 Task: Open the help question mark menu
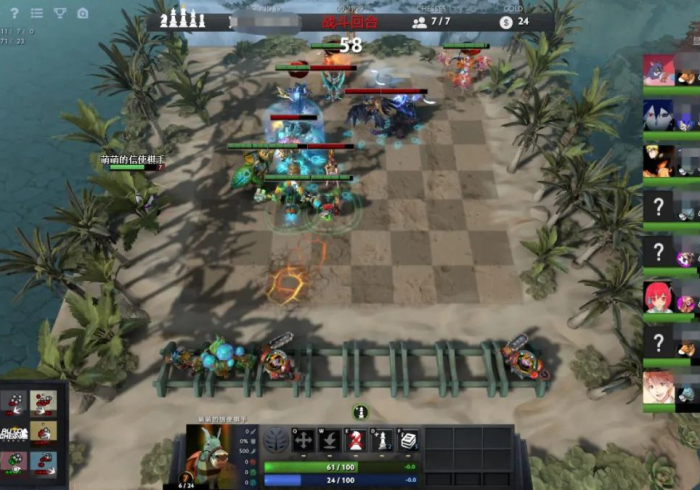(x=14, y=13)
